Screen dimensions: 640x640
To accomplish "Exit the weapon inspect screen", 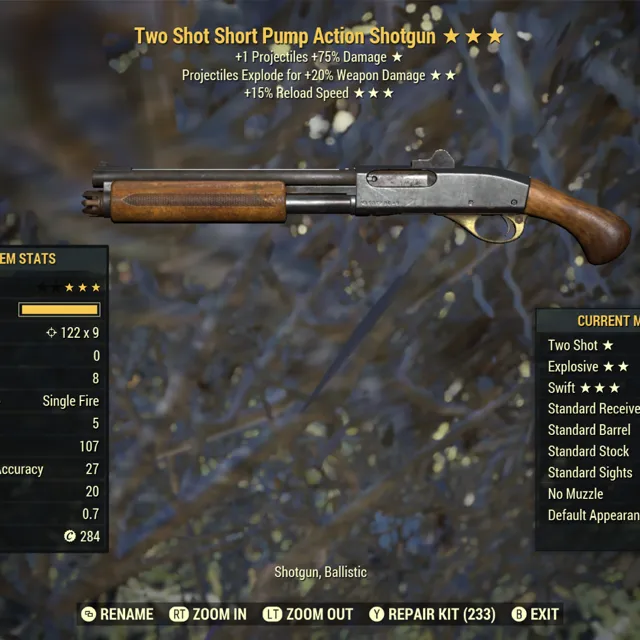I will pyautogui.click(x=535, y=614).
